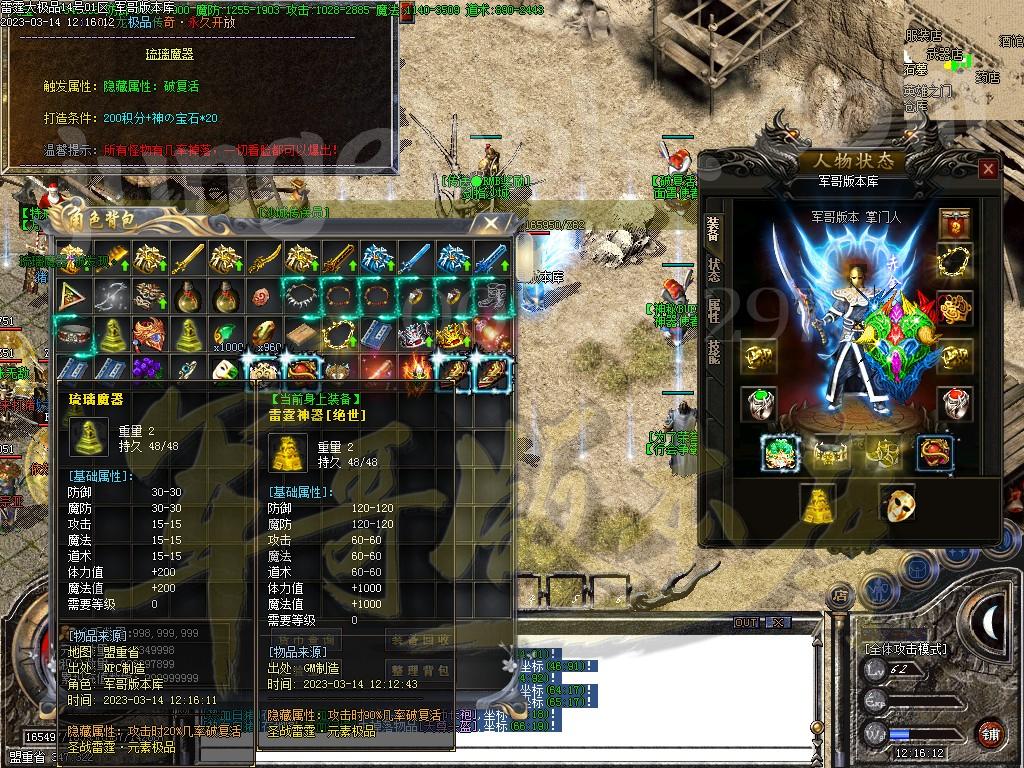
Task: Close the character status panel
Action: pos(988,169)
